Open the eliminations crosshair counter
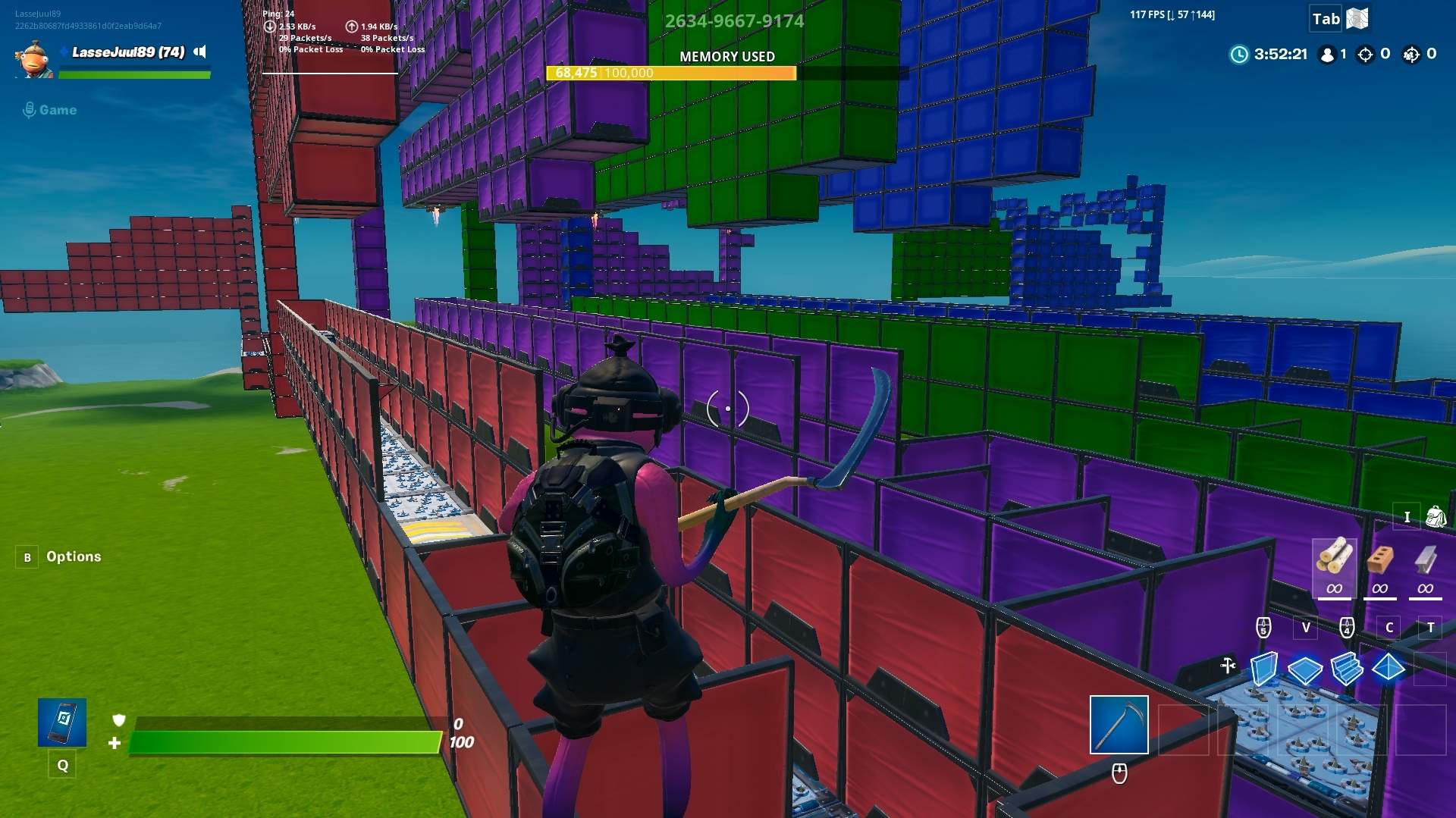This screenshot has width=1456, height=818. point(1367,55)
